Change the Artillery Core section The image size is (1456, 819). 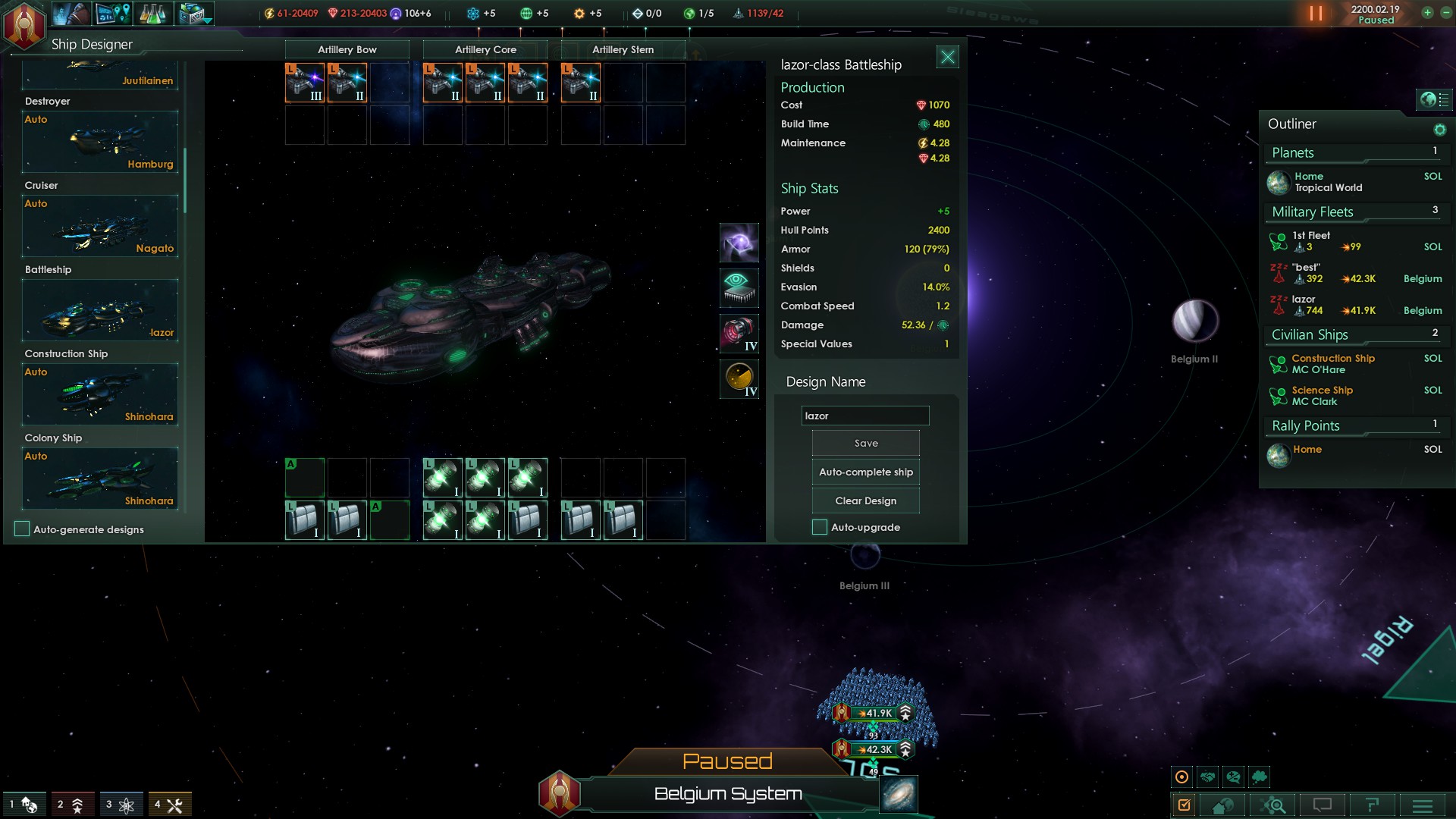485,49
